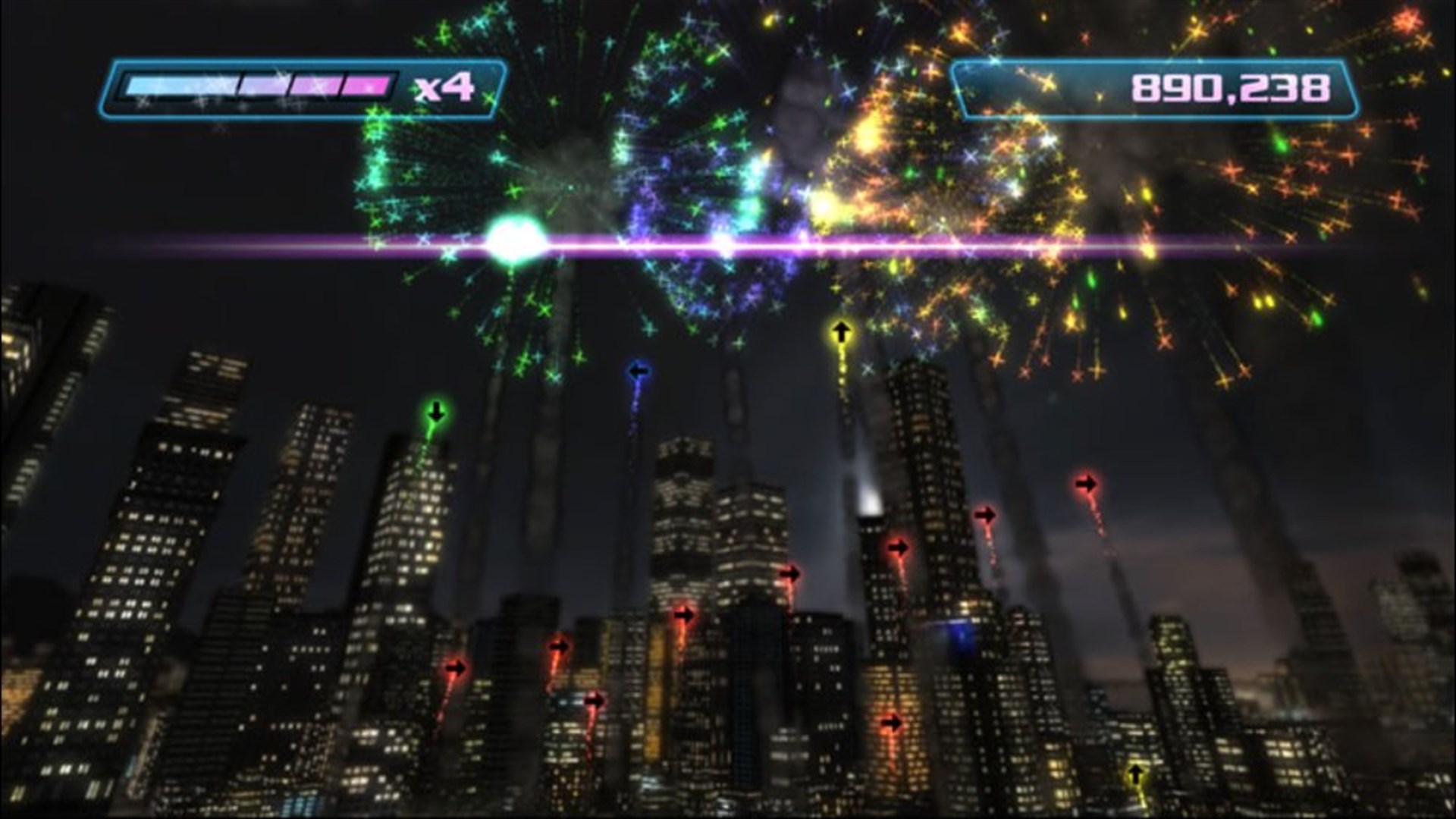Select the yellow up-arrow rocket near the skyscraper
The image size is (1456, 819).
(x=840, y=330)
